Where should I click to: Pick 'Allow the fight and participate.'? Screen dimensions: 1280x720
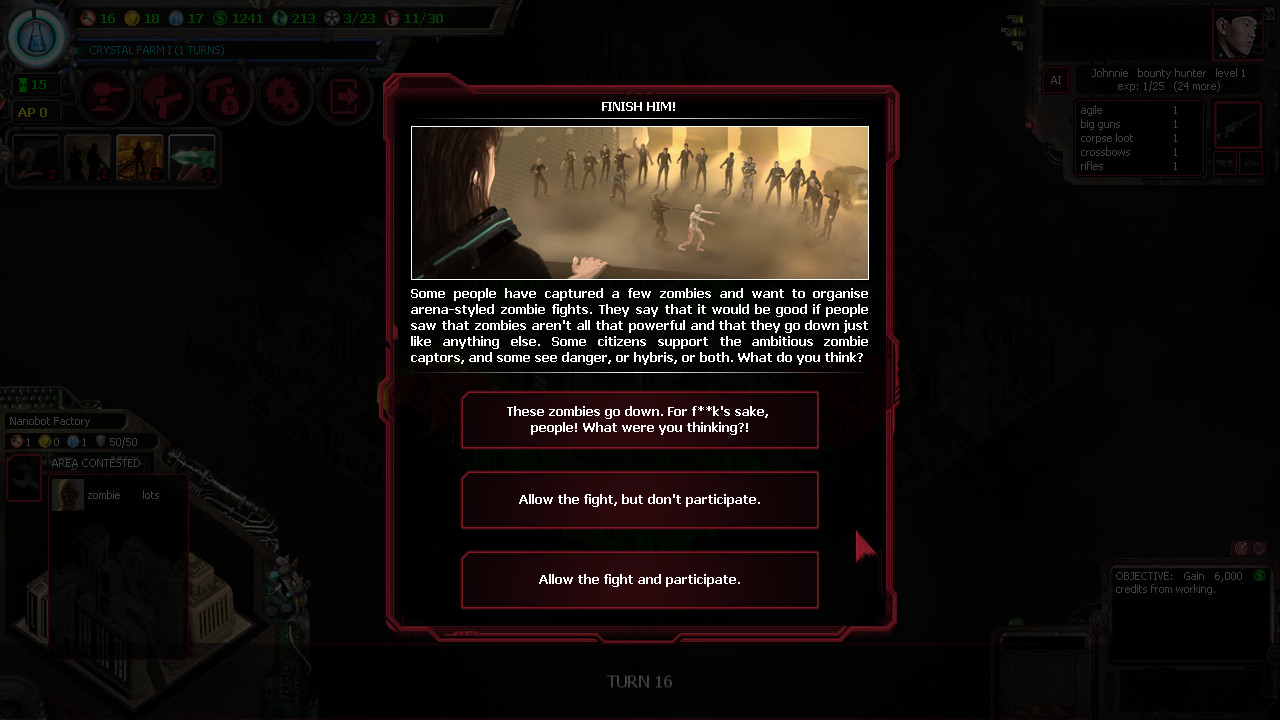639,580
